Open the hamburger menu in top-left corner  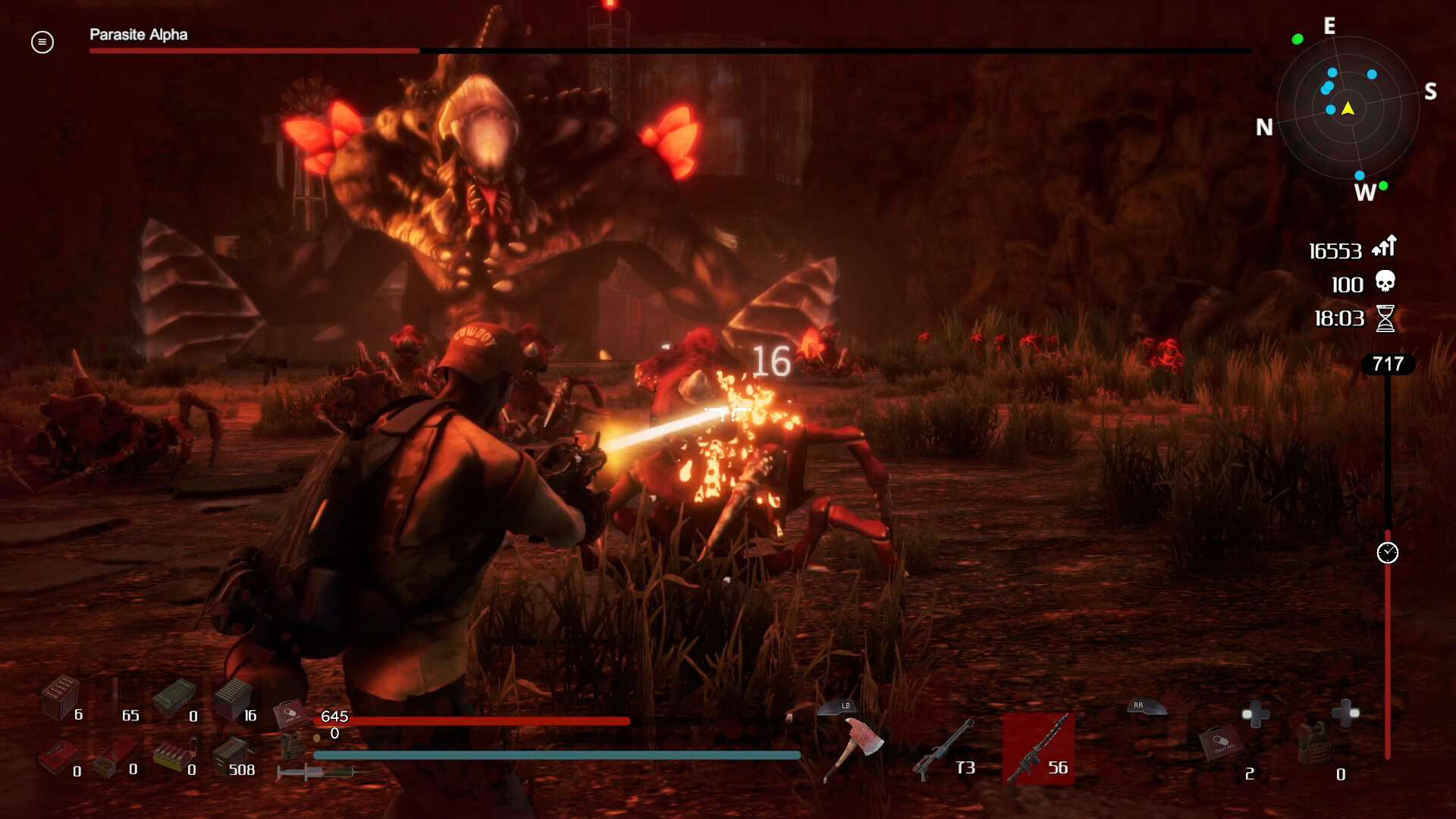click(42, 42)
